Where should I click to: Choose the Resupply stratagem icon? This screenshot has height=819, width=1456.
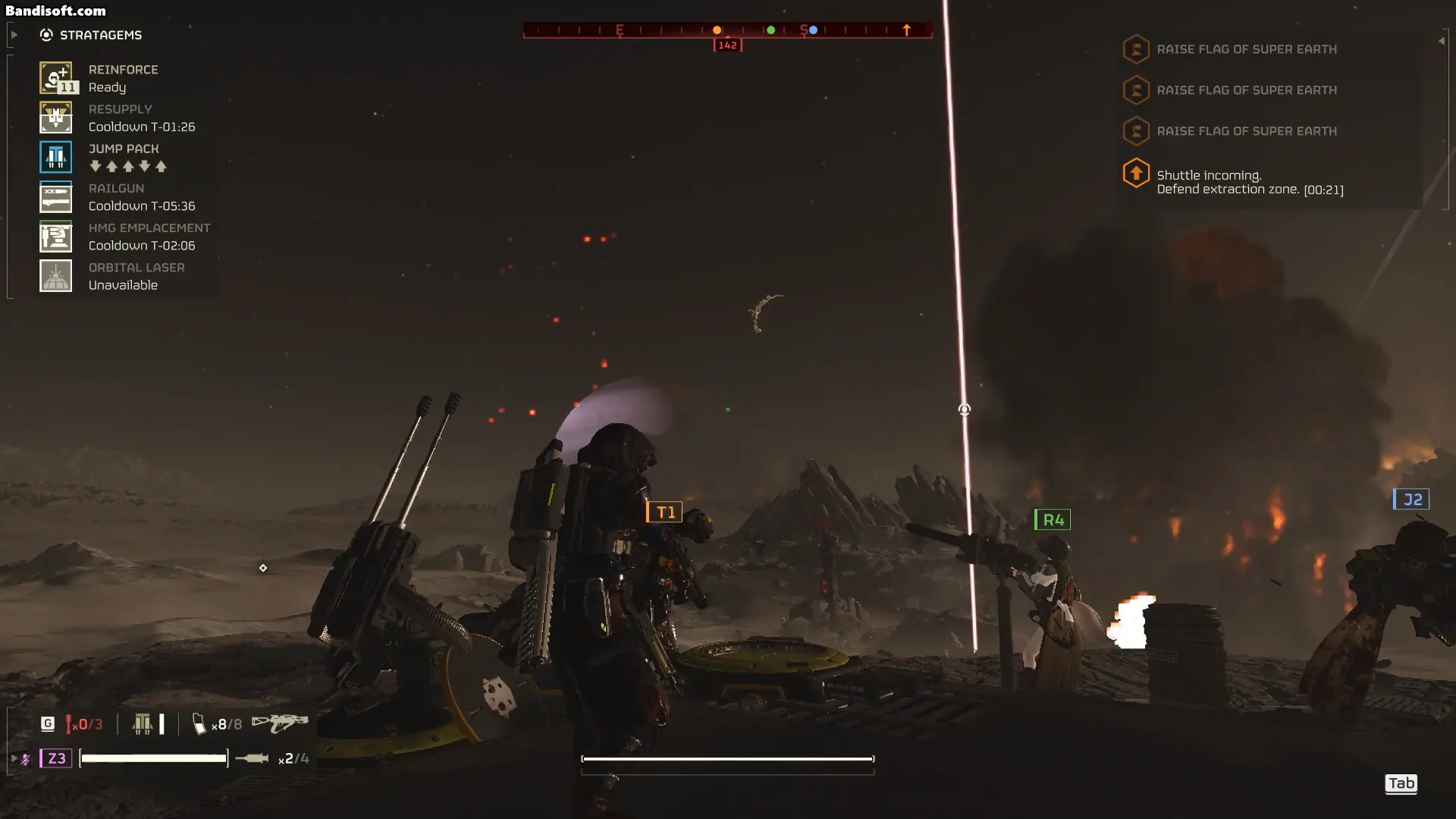pyautogui.click(x=55, y=118)
